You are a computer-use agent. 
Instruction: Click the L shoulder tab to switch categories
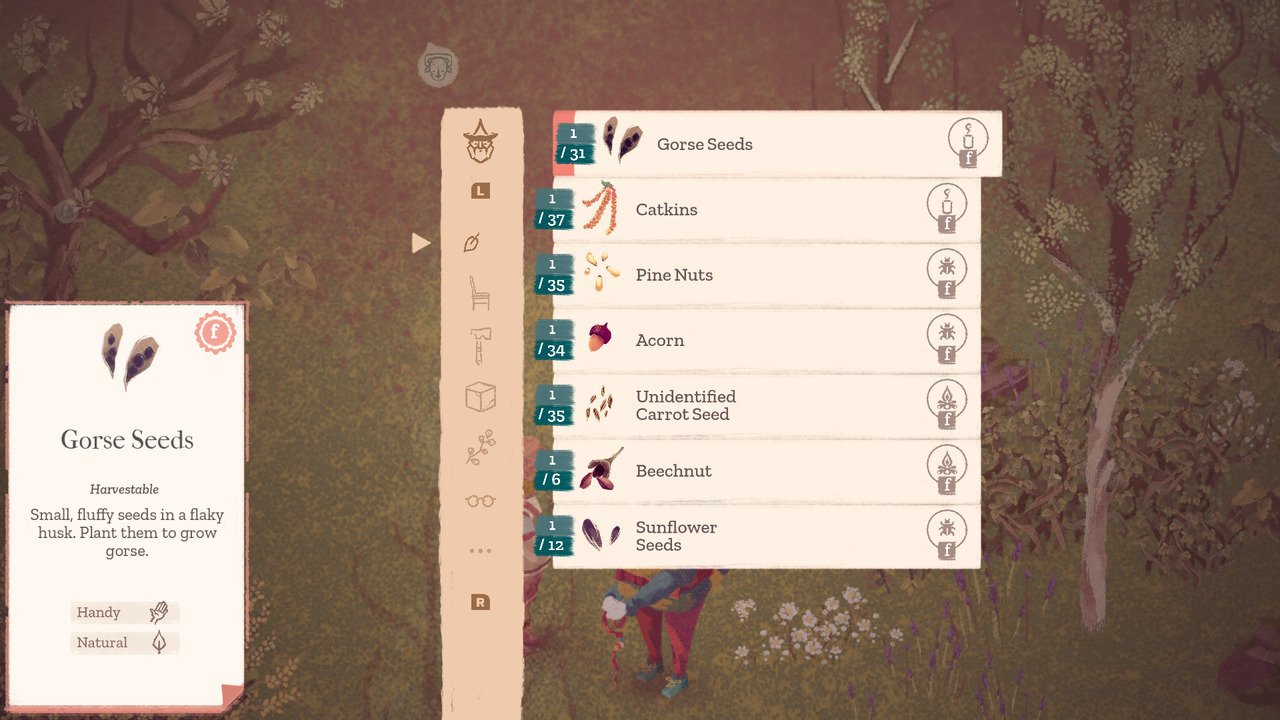pyautogui.click(x=480, y=191)
